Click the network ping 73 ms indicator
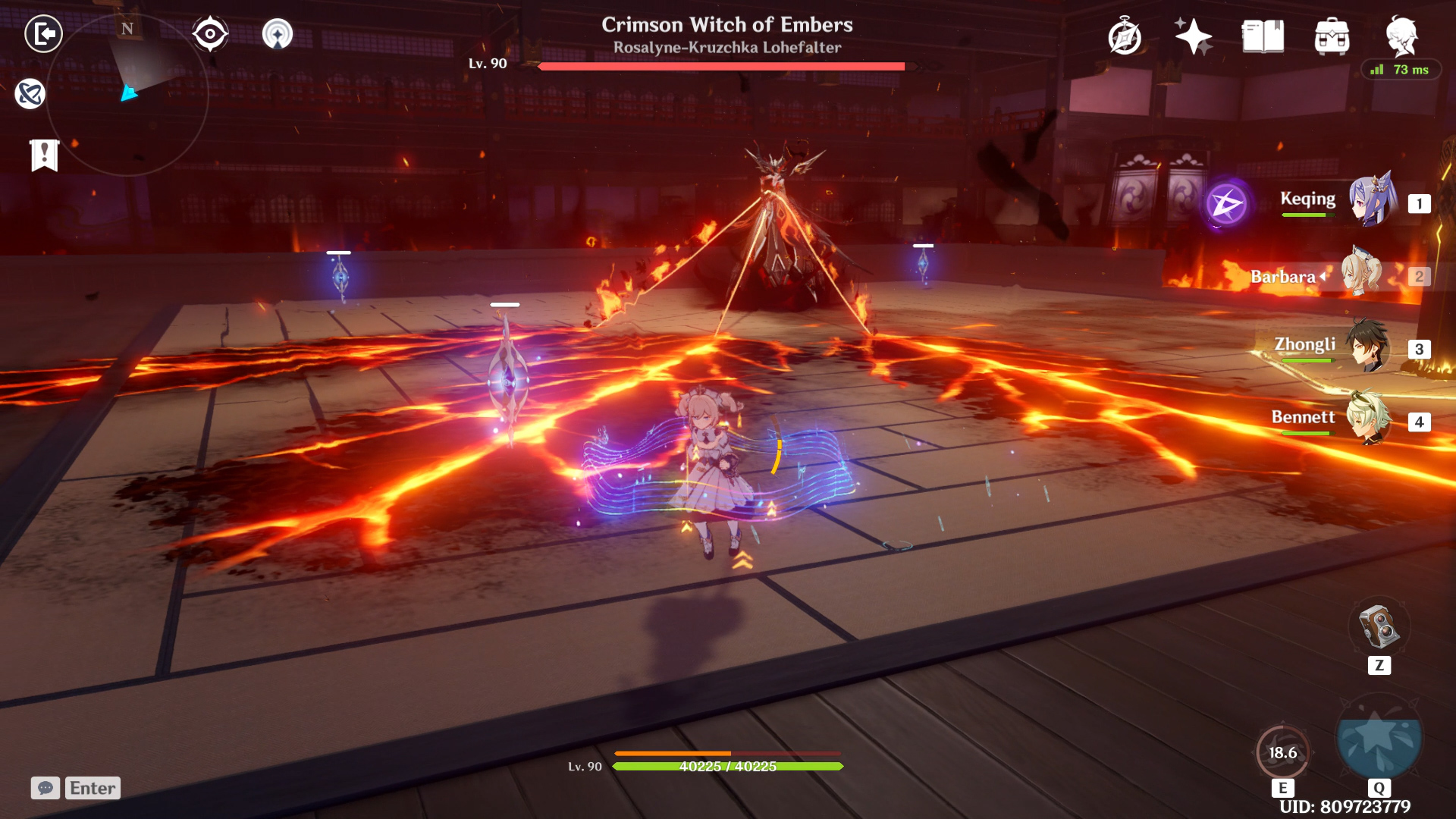Image resolution: width=1456 pixels, height=819 pixels. point(1403,70)
